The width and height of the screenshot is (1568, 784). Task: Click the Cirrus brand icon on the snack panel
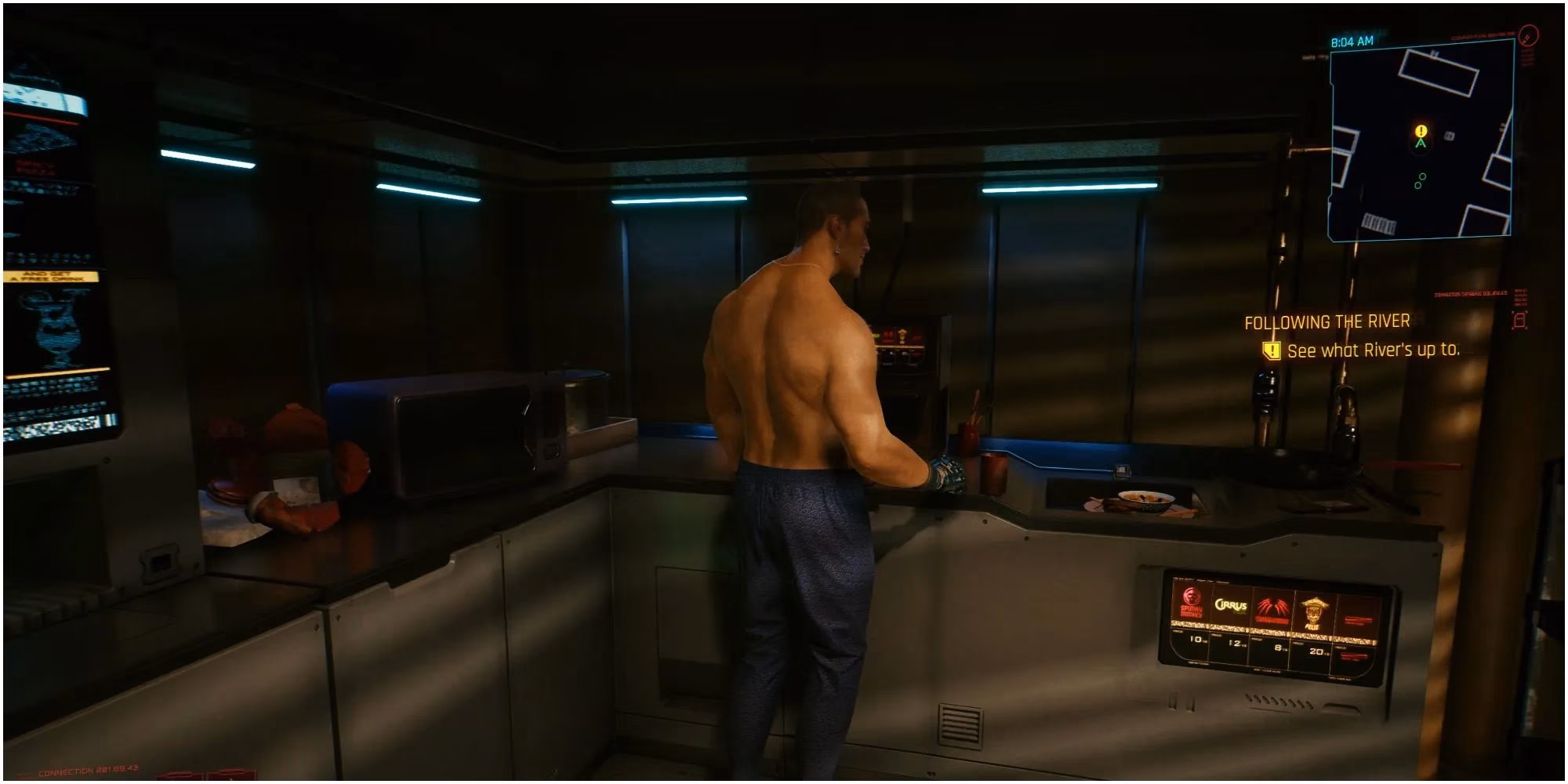tap(1232, 604)
